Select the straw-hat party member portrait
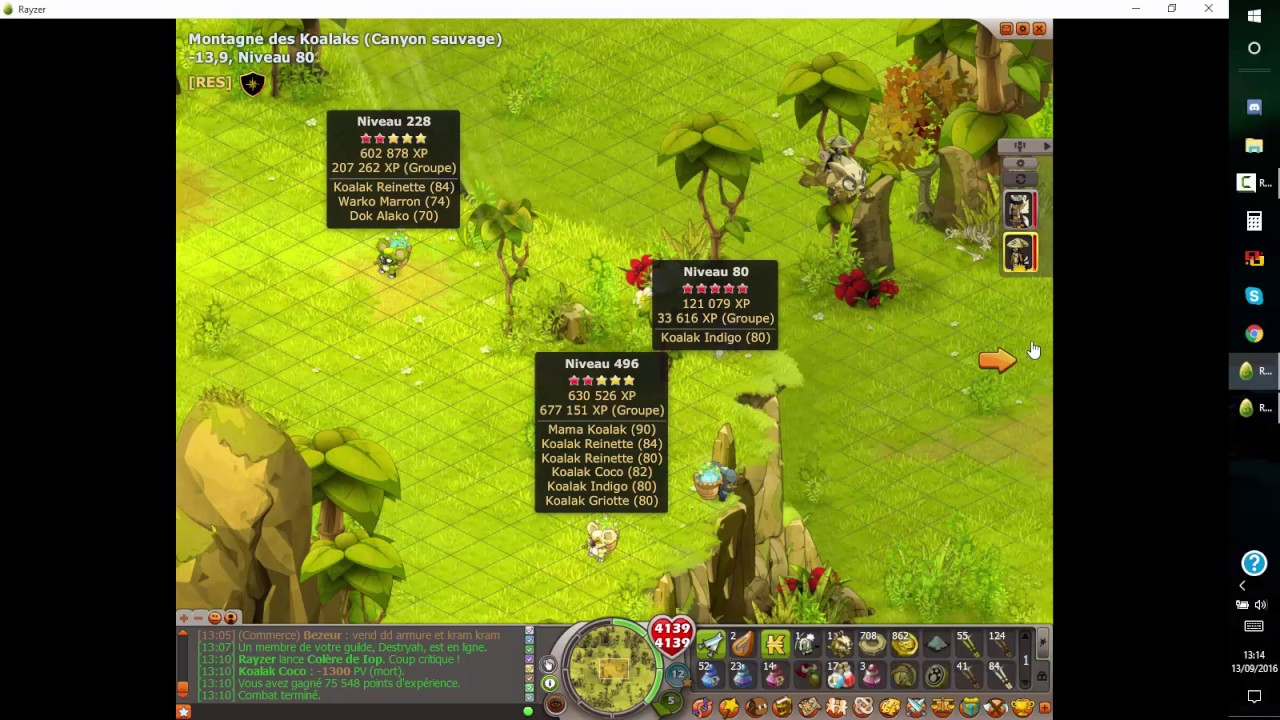 (x=1020, y=253)
